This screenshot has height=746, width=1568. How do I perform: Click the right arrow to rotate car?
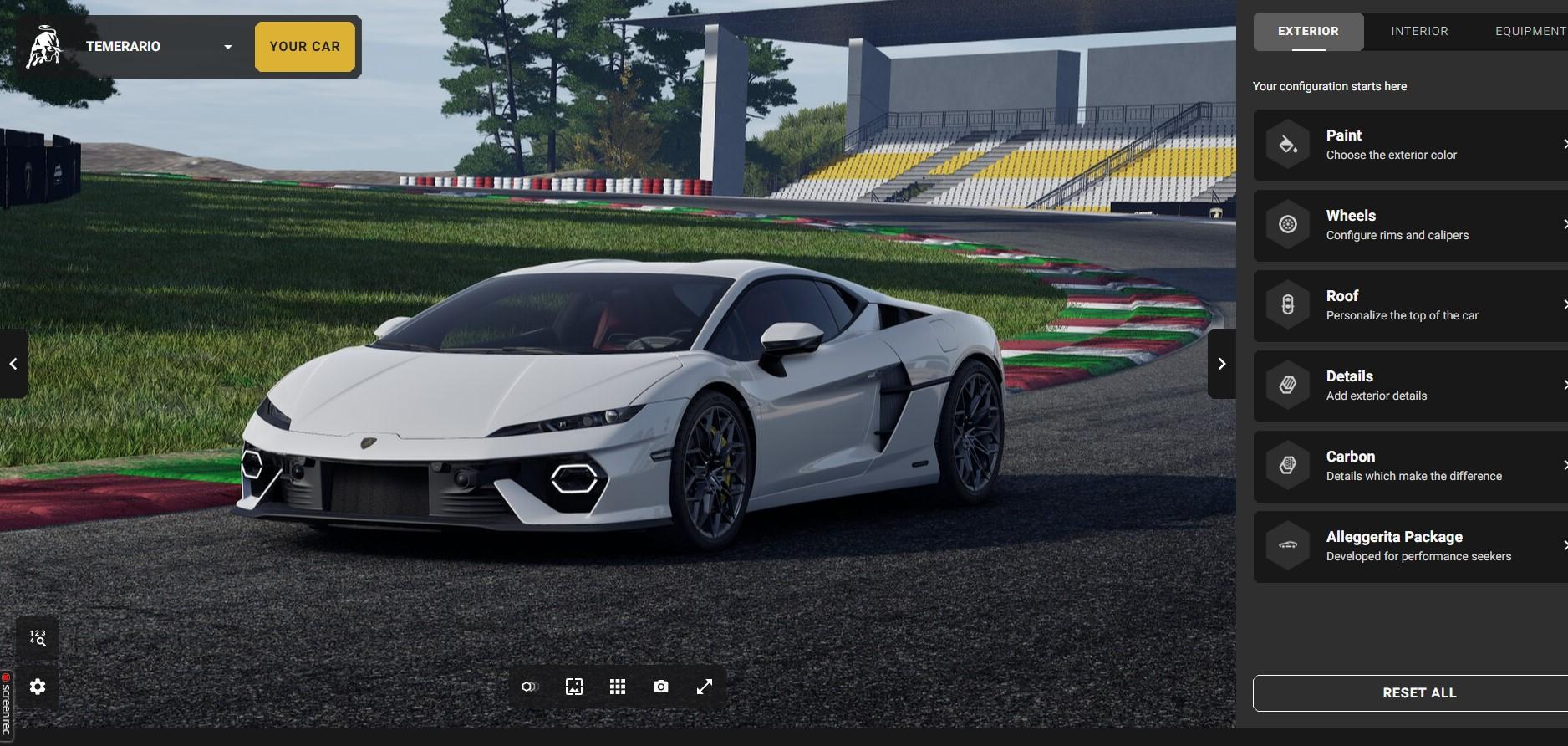(x=1223, y=363)
